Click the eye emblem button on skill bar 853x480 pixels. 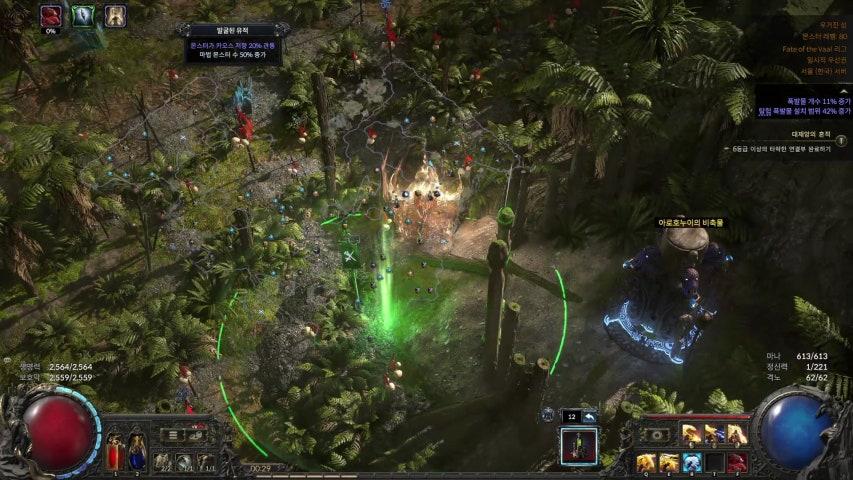coord(656,435)
